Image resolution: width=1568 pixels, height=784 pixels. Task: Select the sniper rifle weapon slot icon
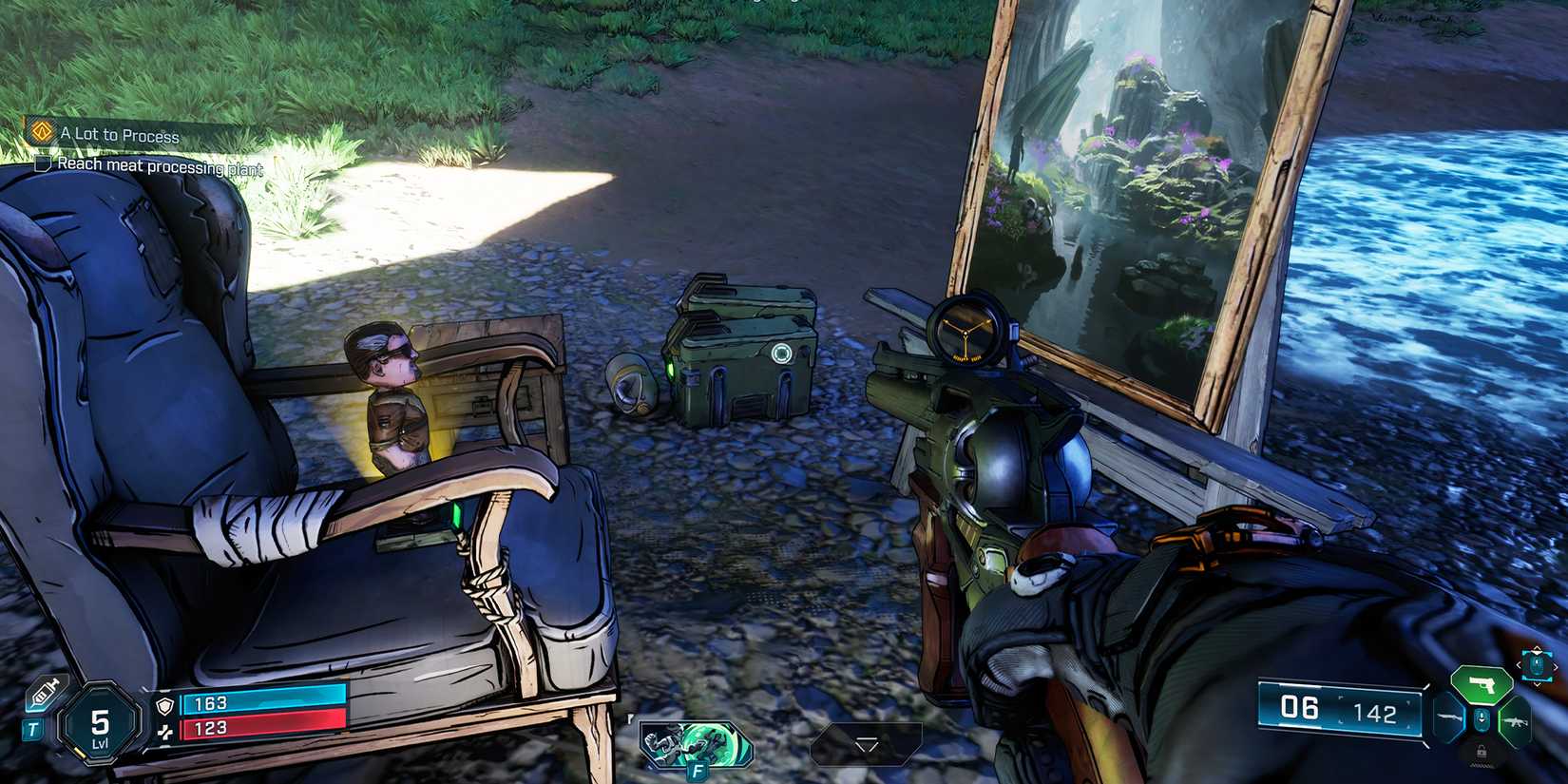(1450, 717)
